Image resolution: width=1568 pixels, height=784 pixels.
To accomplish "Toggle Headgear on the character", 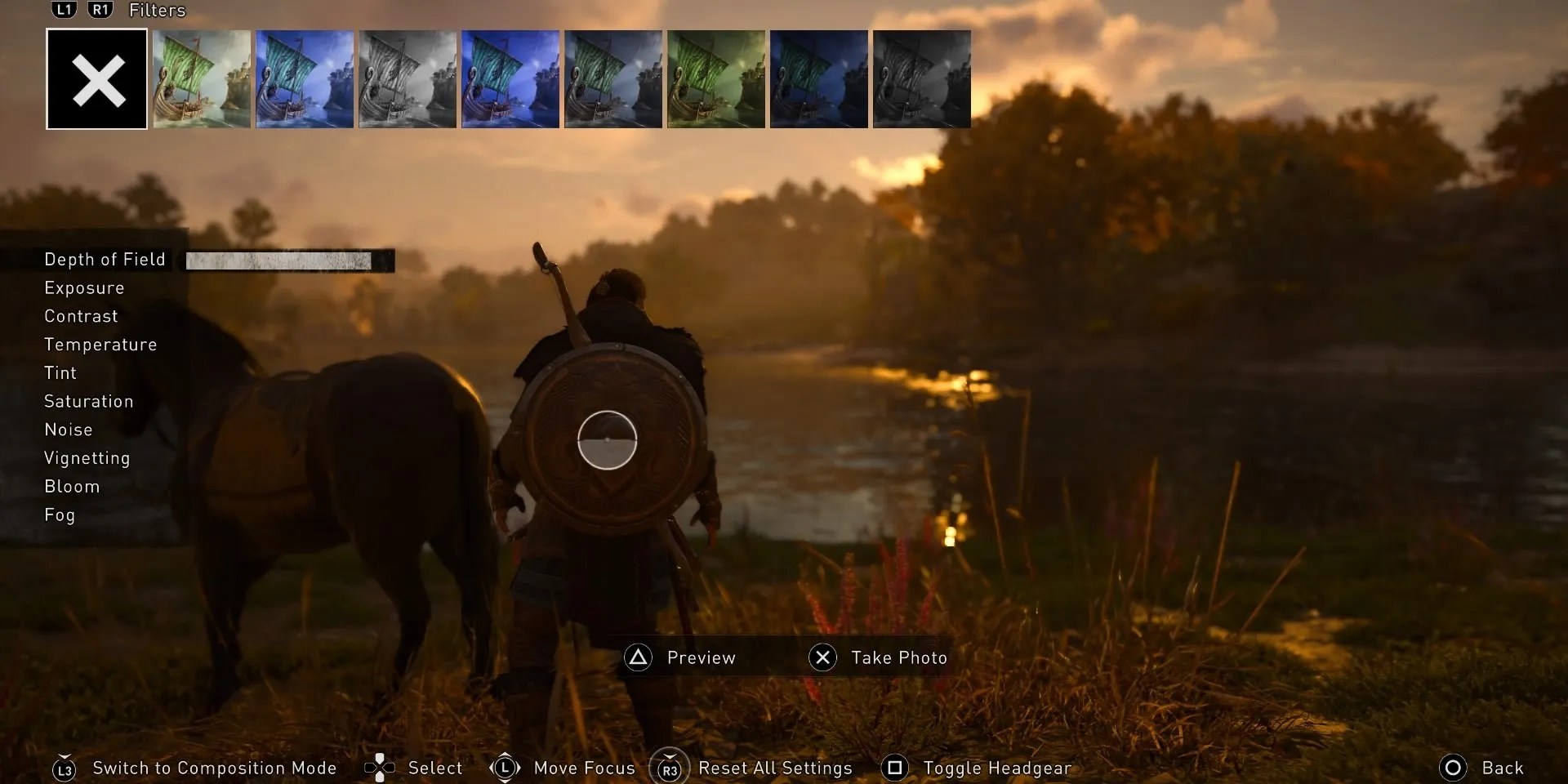I will coord(896,768).
